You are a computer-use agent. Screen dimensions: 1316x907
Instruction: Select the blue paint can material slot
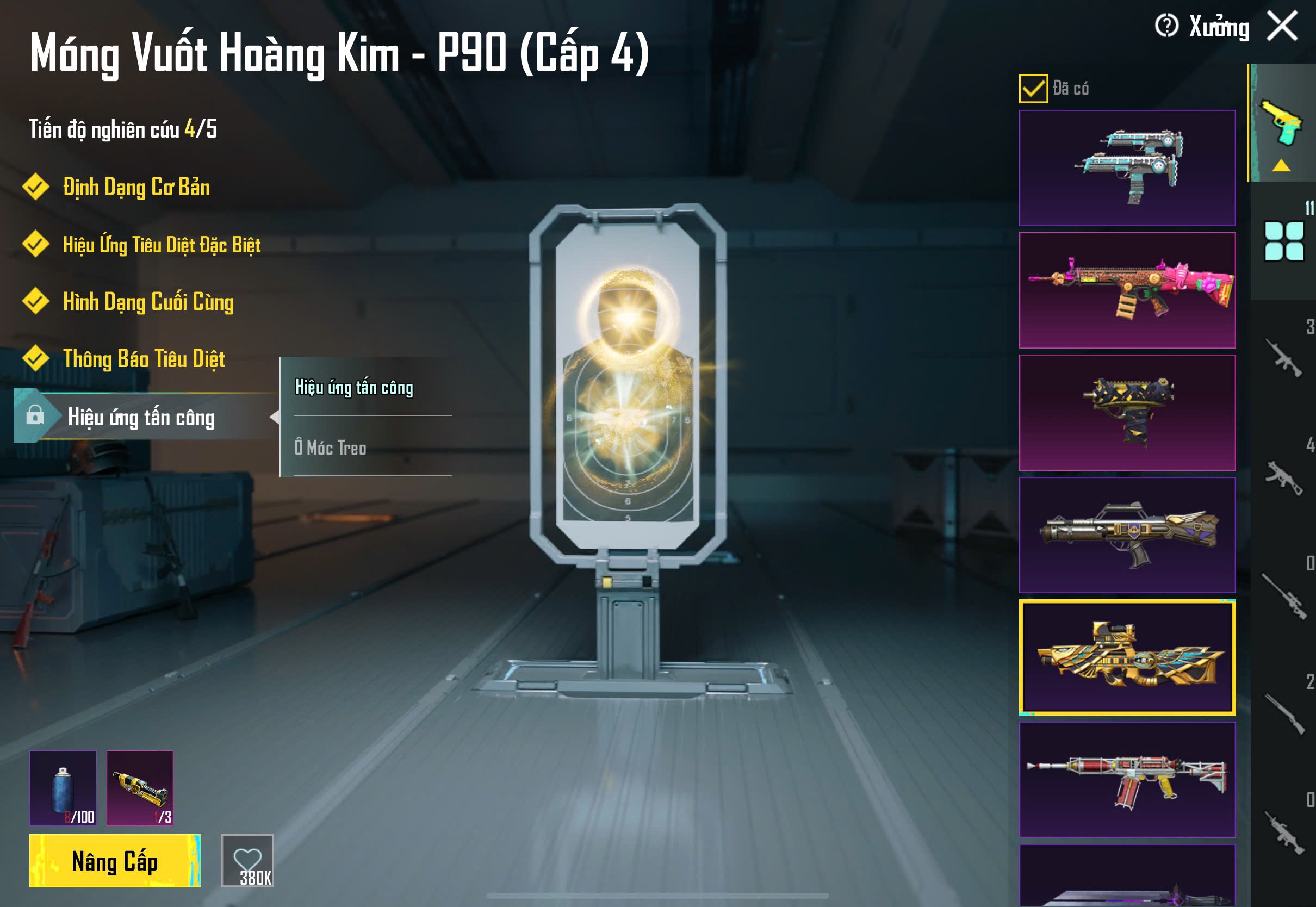pyautogui.click(x=63, y=788)
